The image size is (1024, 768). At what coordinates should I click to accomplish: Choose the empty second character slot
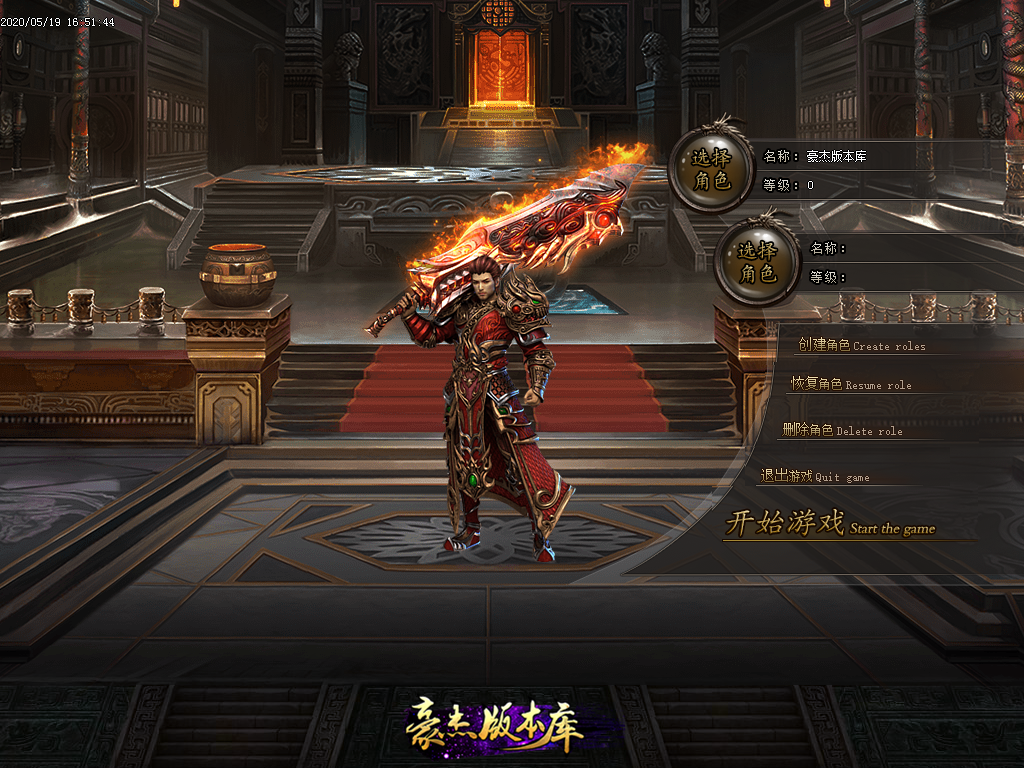click(756, 262)
